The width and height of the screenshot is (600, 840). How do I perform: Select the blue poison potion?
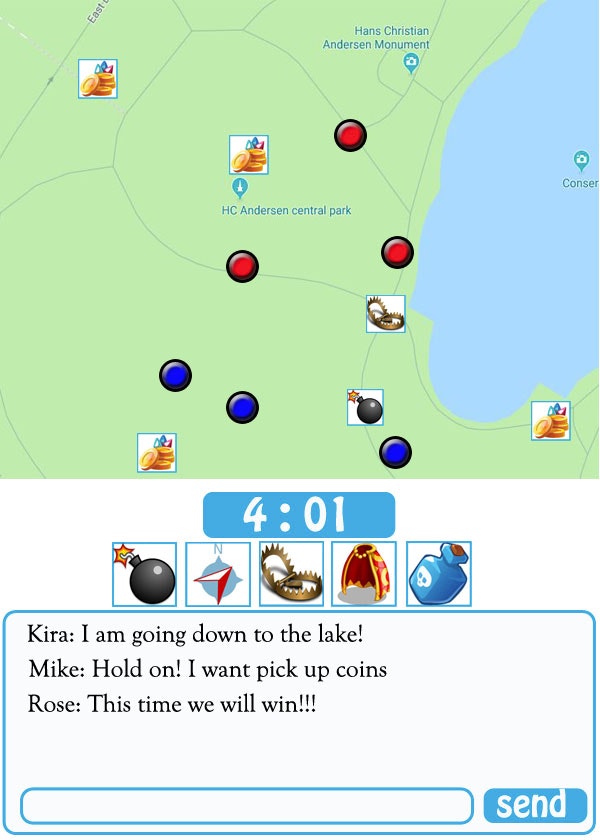pyautogui.click(x=439, y=574)
